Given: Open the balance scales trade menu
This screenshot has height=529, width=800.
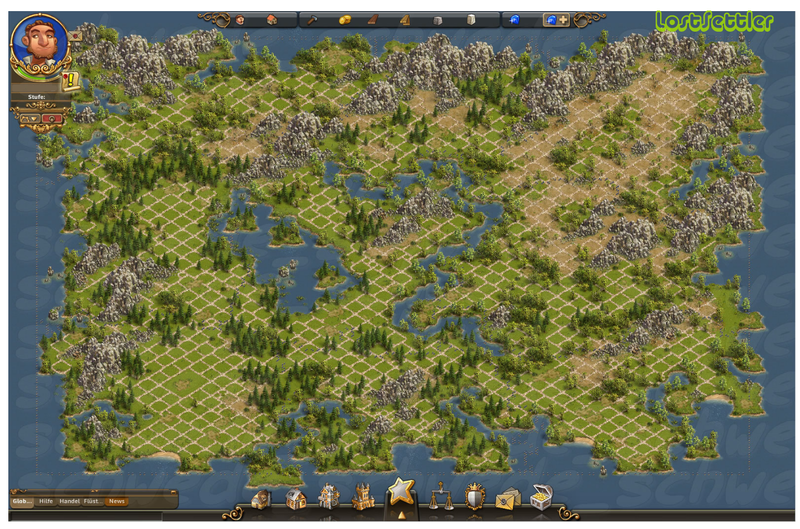Looking at the screenshot, I should point(439,497).
